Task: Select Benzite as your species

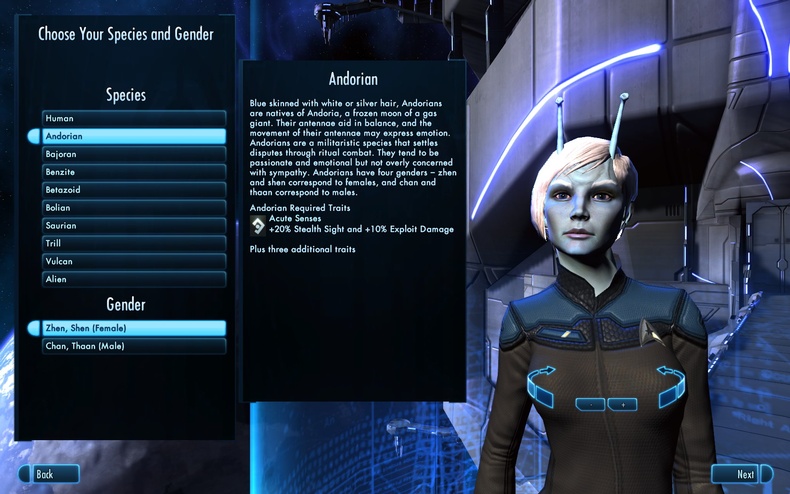Action: click(x=133, y=172)
